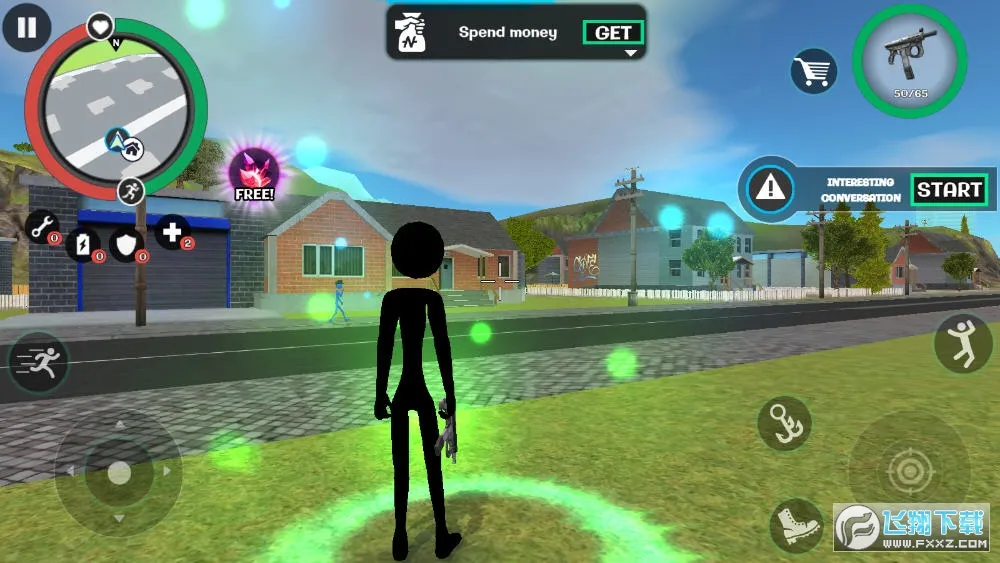Screen dimensions: 1000x563
Task: Activate the shield armor item
Action: click(x=126, y=243)
